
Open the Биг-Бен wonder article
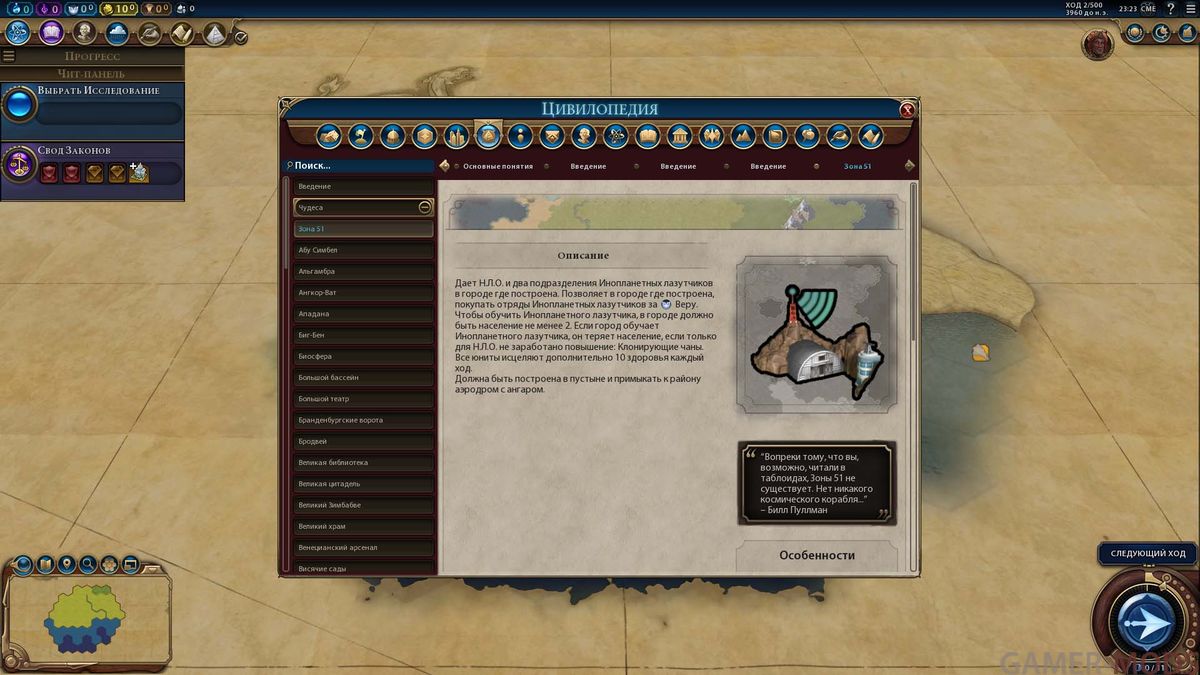364,335
